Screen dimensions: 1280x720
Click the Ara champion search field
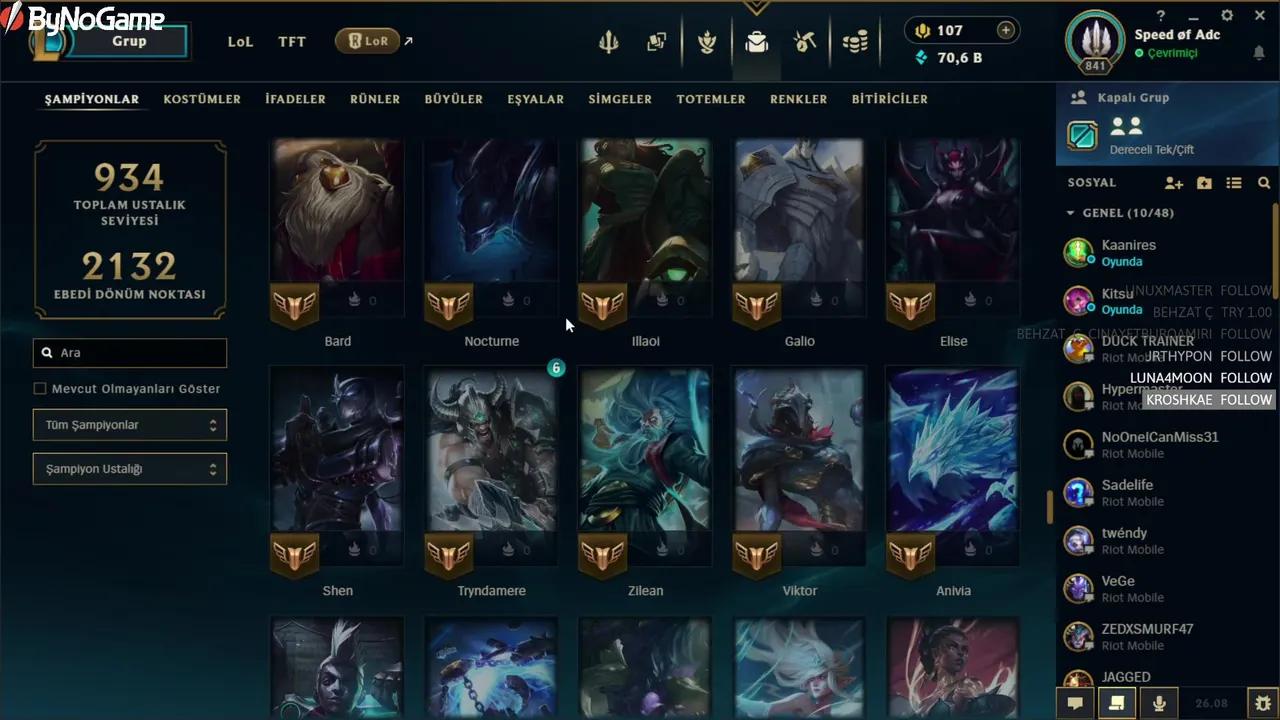(x=129, y=352)
